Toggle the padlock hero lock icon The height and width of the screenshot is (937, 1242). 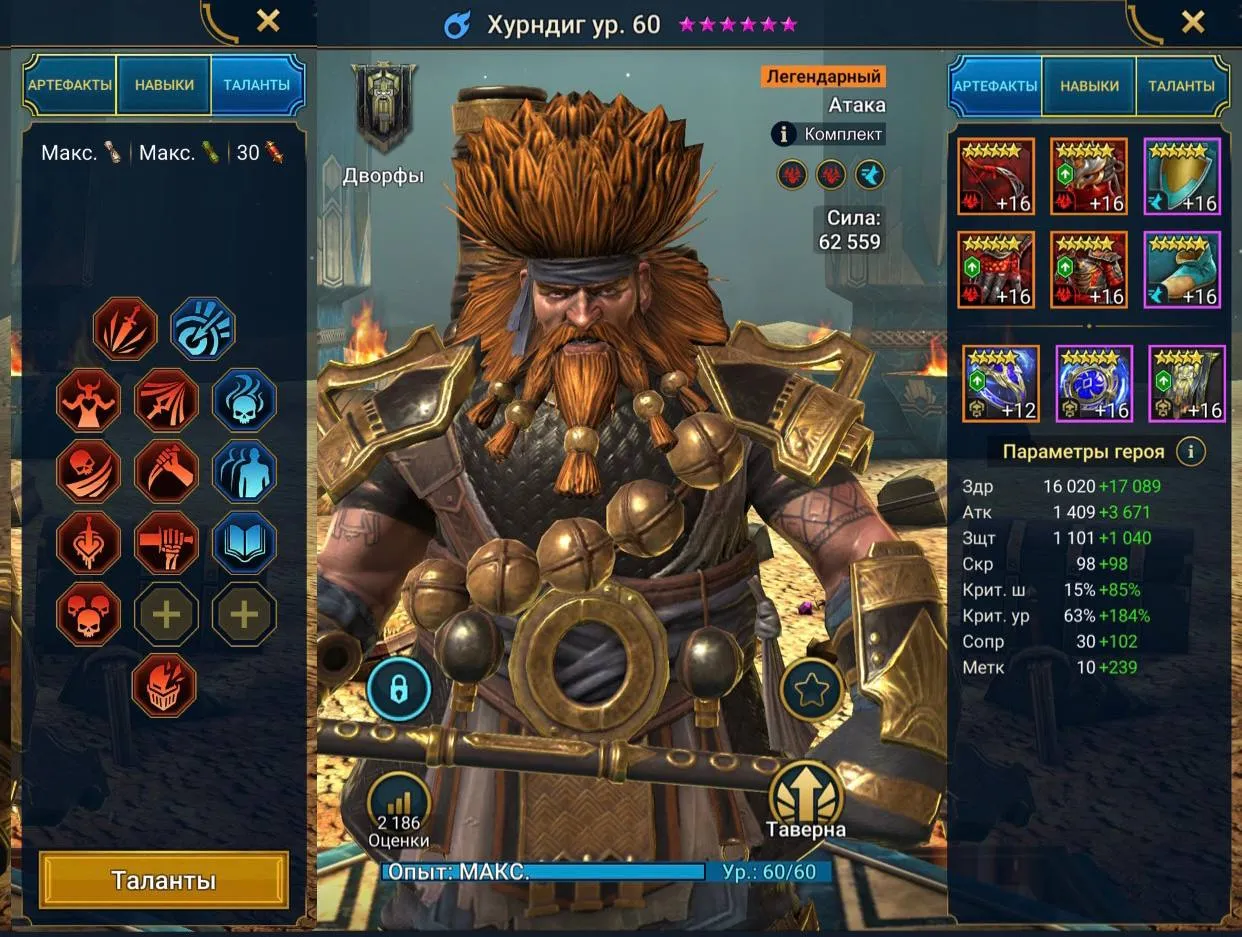point(399,689)
